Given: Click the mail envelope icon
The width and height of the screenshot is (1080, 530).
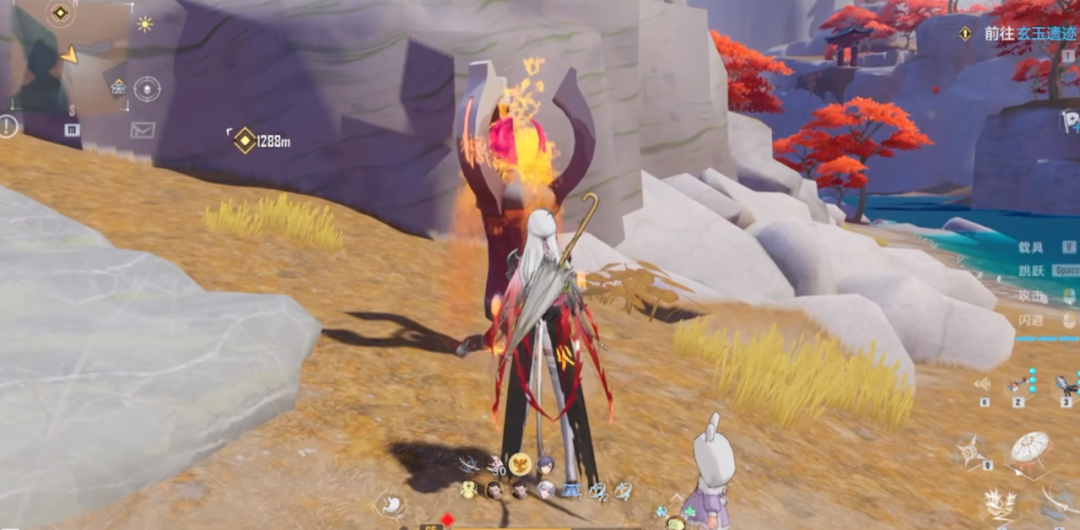Looking at the screenshot, I should 142,130.
